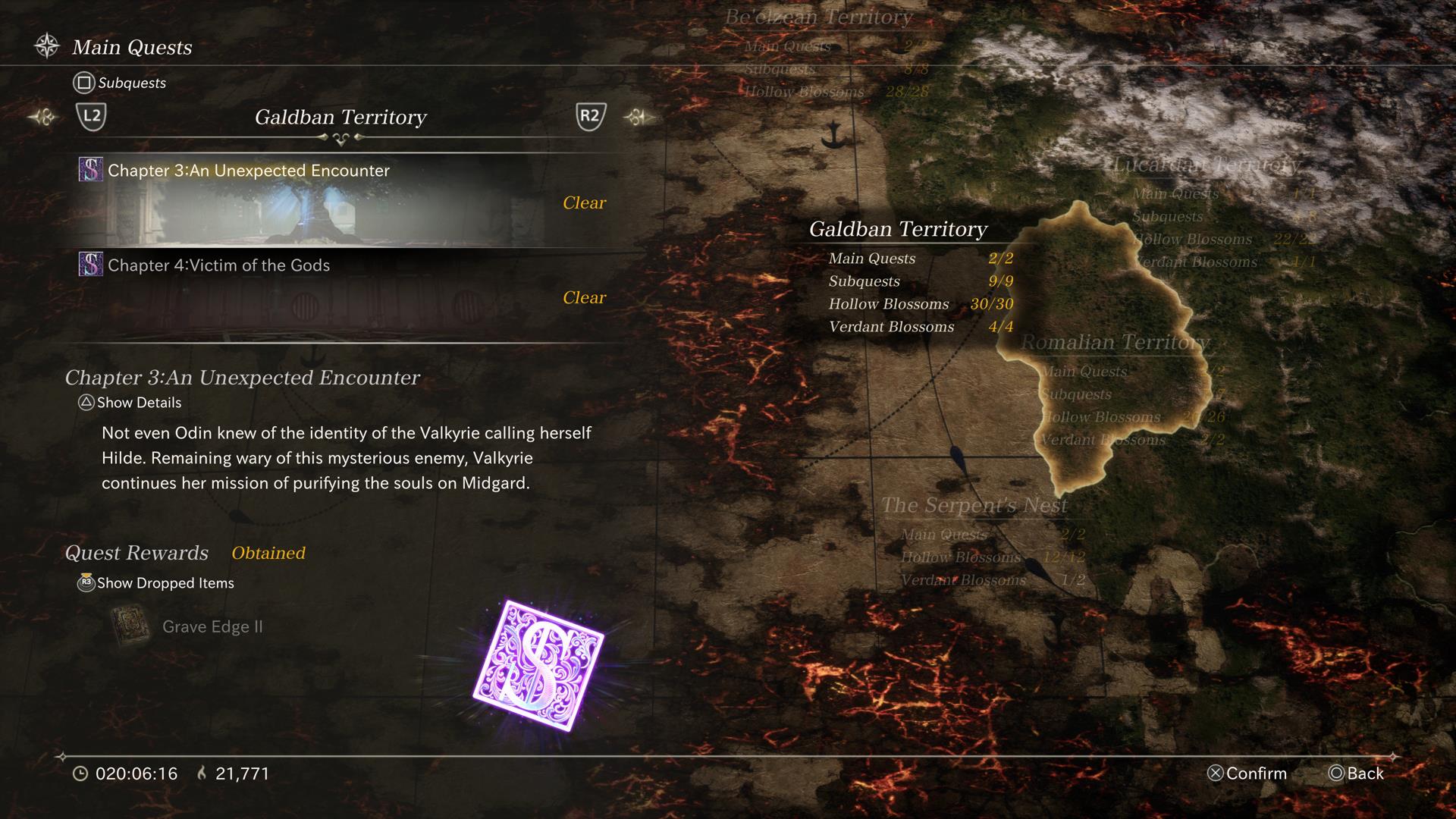Click the Grave Edge II book icon
This screenshot has height=819, width=1456.
pyautogui.click(x=130, y=624)
